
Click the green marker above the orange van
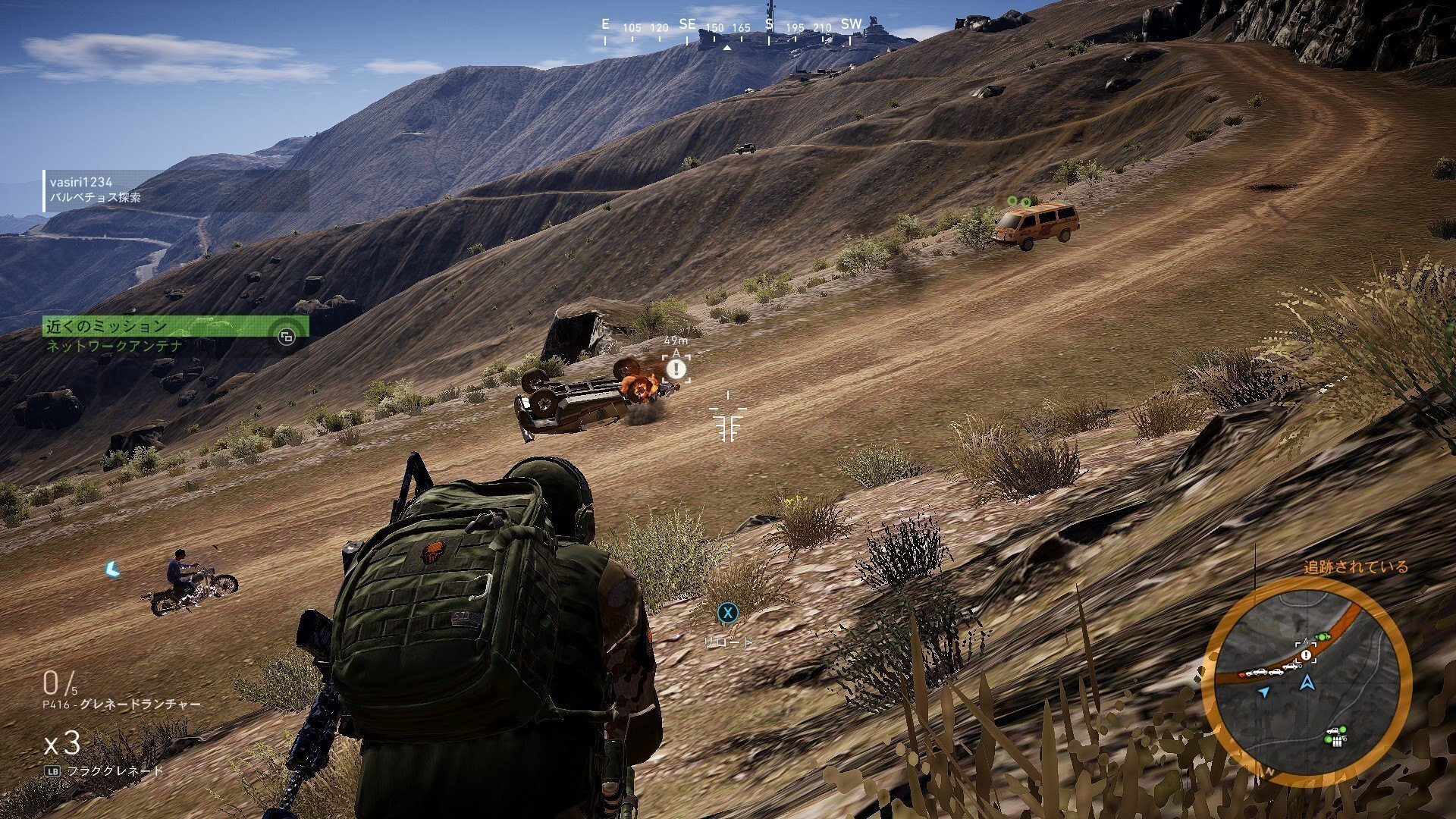point(1018,201)
